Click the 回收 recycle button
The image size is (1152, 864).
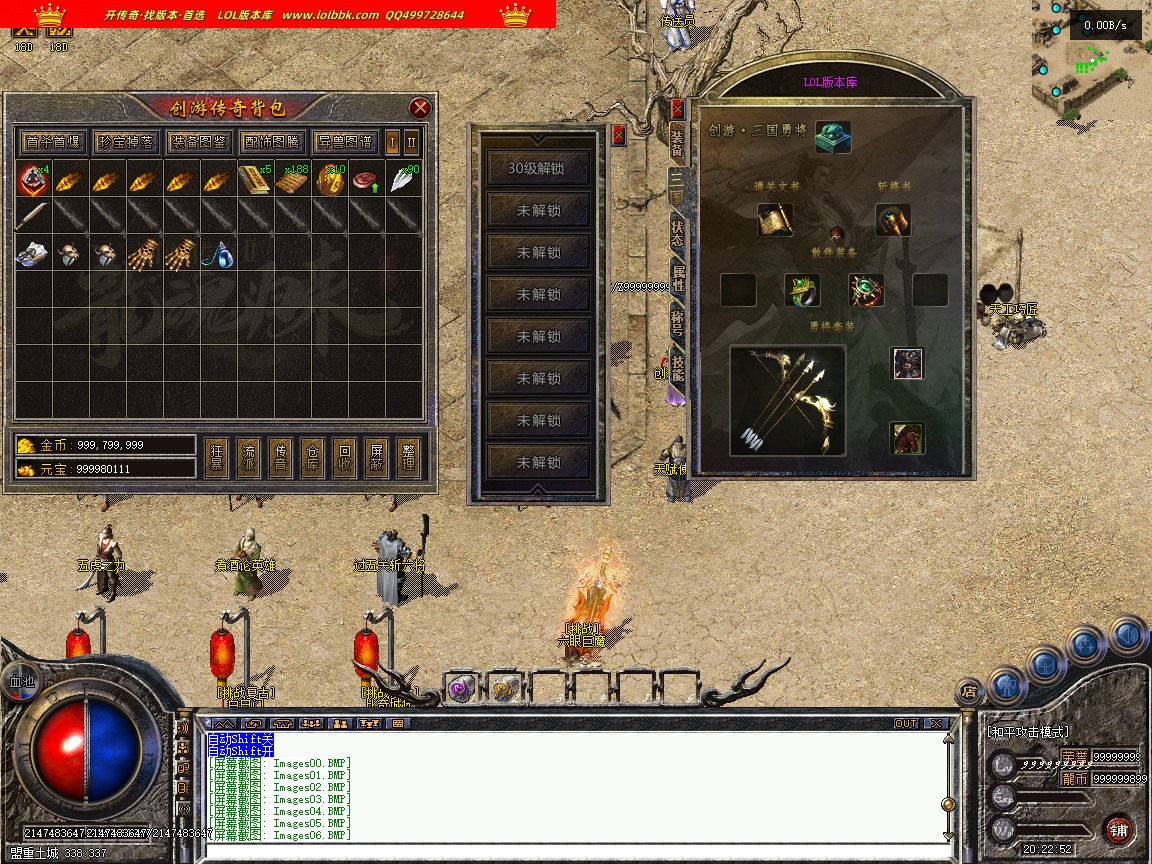[x=345, y=458]
